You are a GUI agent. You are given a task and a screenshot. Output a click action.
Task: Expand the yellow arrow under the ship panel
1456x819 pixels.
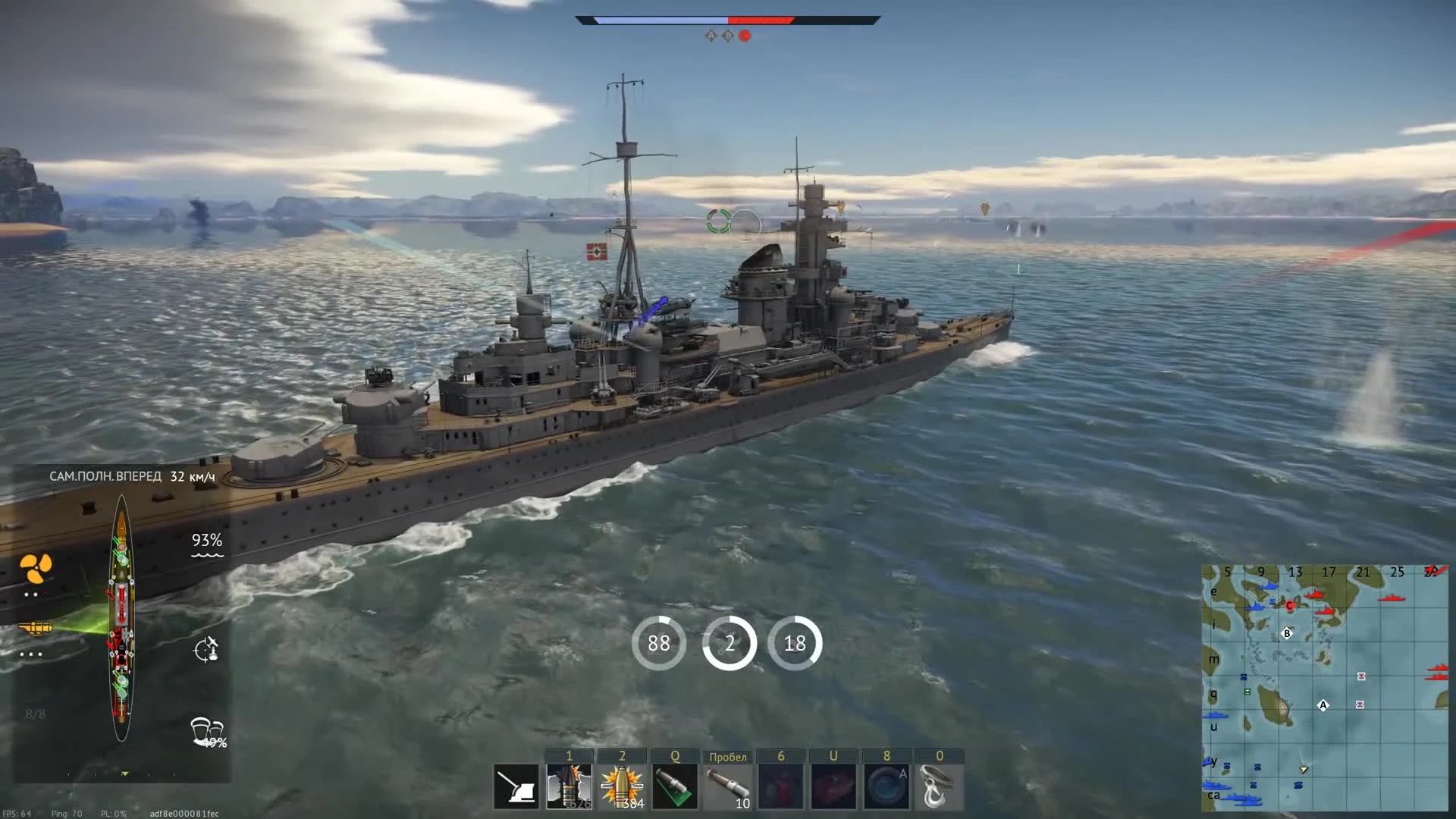tap(124, 774)
